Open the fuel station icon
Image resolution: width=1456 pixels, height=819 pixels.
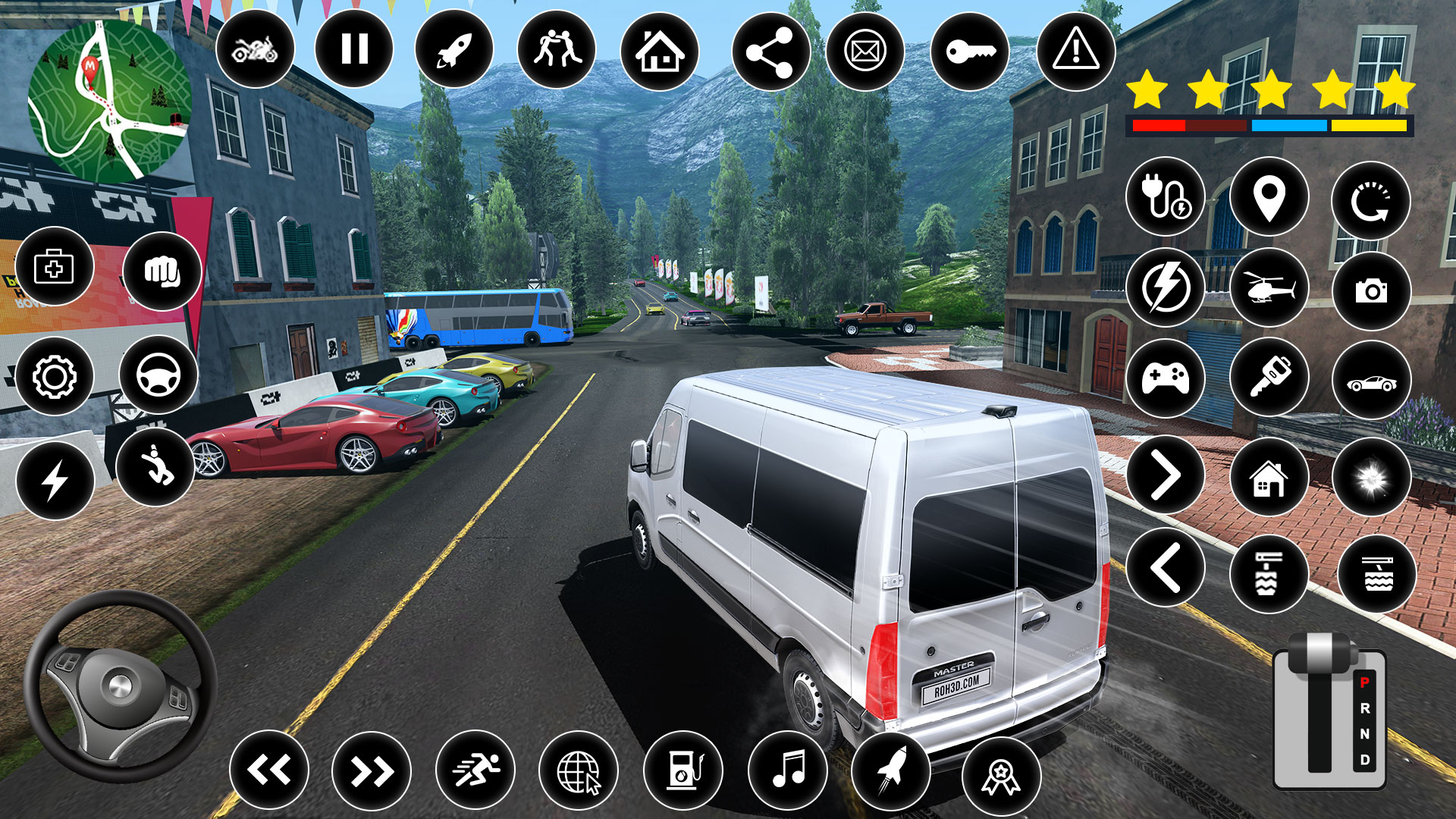(x=683, y=769)
